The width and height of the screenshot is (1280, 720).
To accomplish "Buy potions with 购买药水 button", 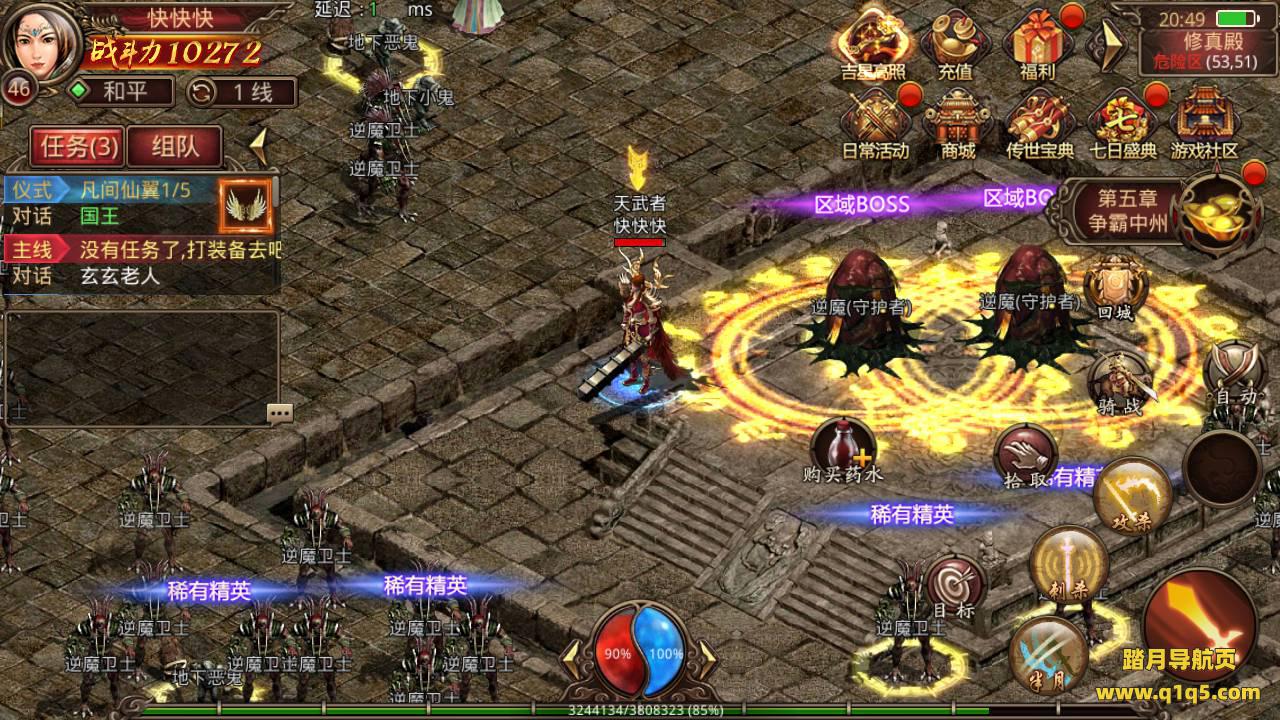I will [x=843, y=450].
